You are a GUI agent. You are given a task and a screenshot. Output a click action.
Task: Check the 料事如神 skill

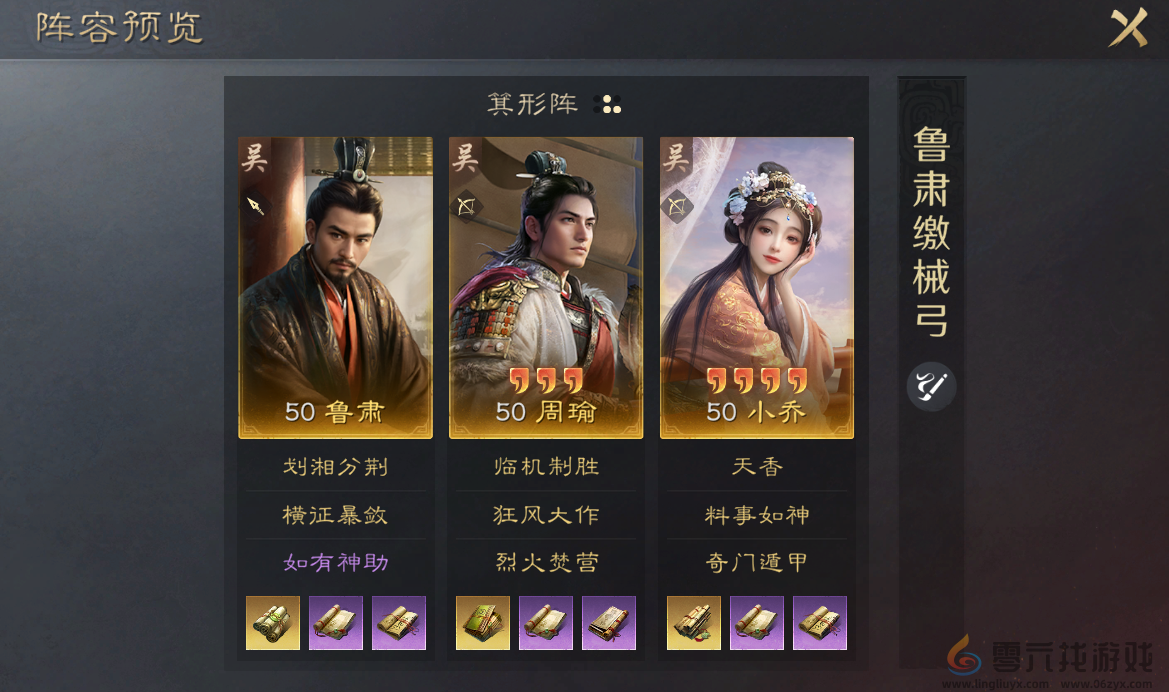[757, 515]
